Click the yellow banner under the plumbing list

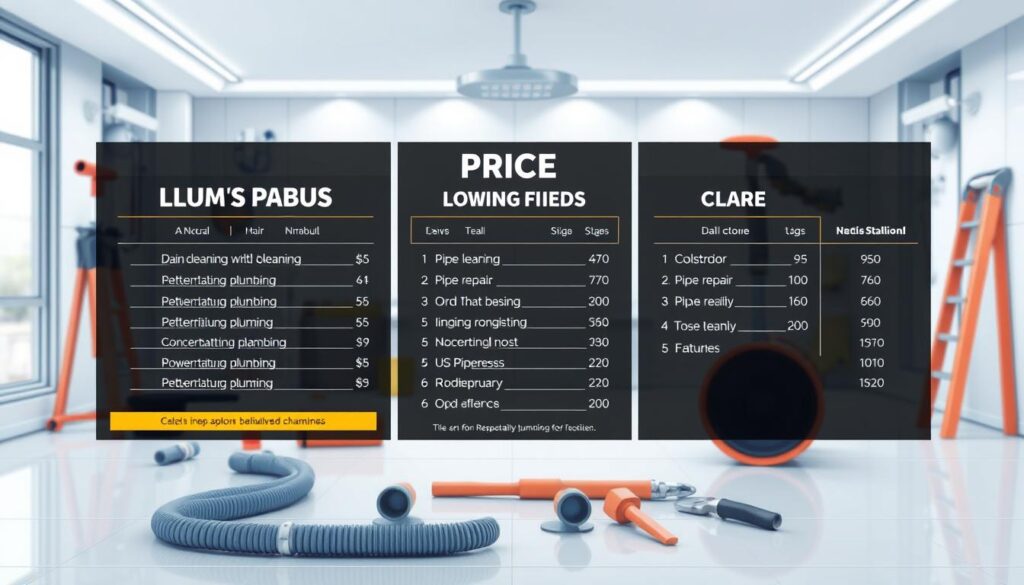pyautogui.click(x=244, y=421)
